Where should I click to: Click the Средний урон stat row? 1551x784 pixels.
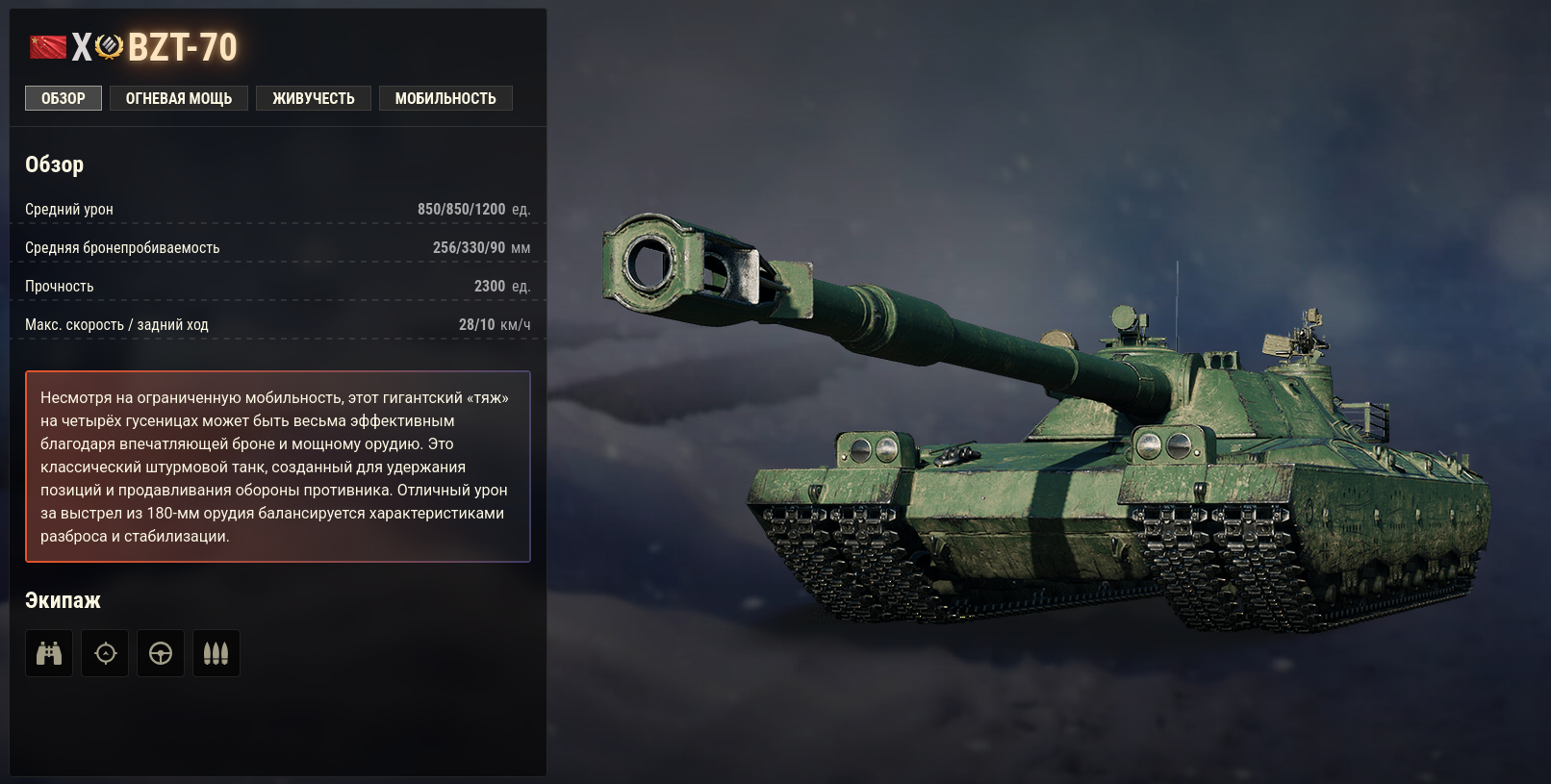(x=279, y=208)
